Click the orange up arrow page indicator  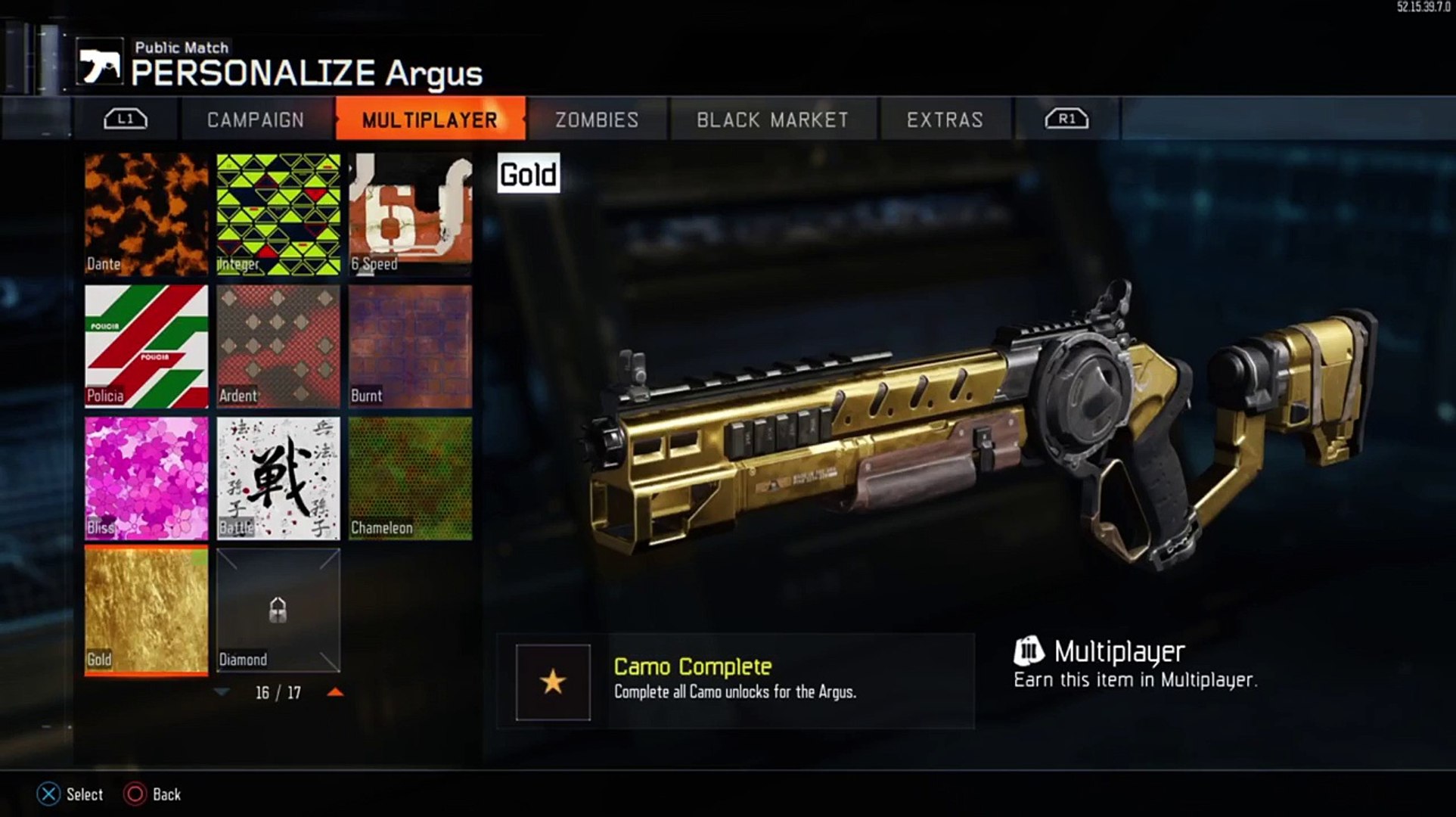click(335, 692)
